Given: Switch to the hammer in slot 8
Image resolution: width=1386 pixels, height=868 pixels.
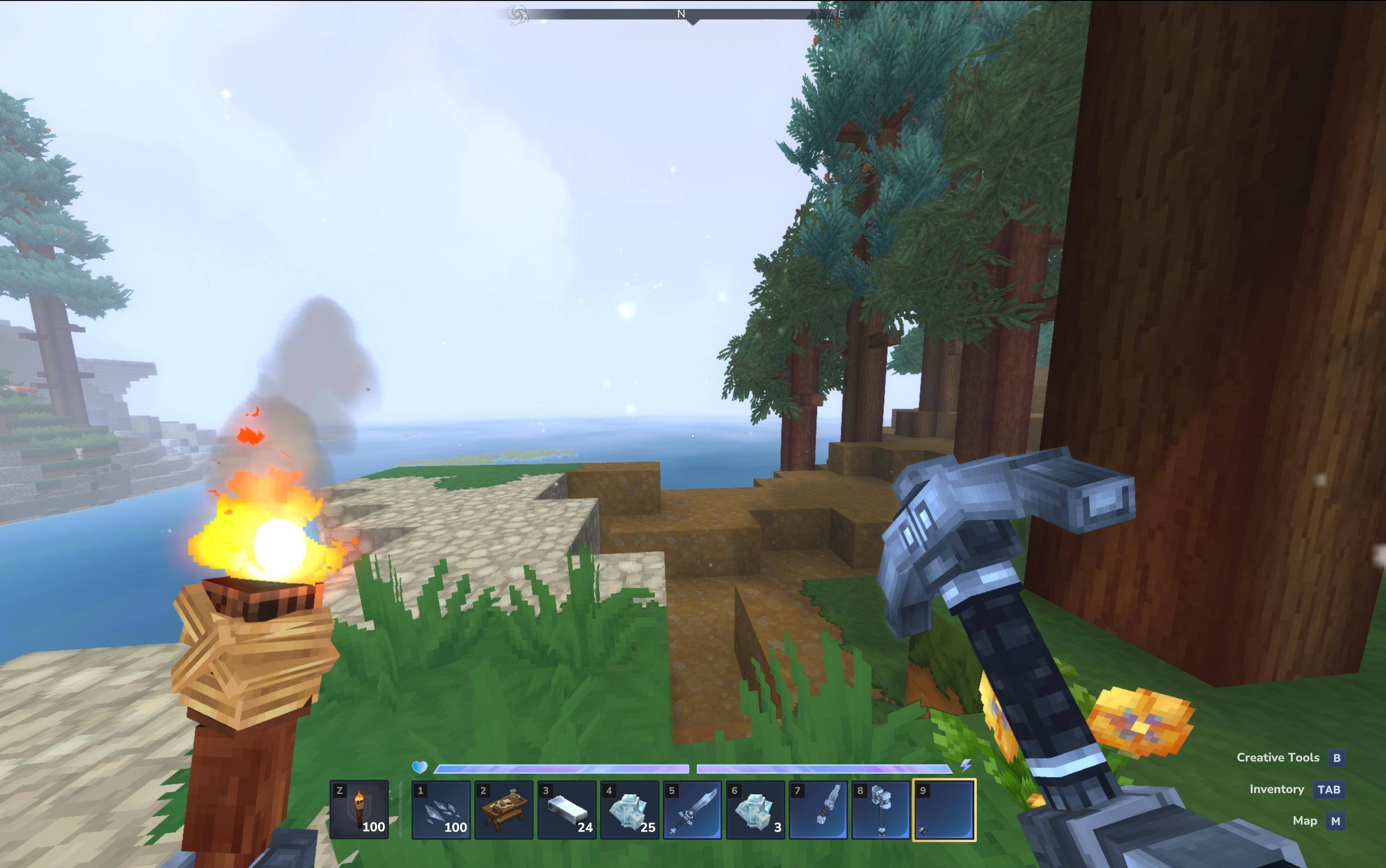Looking at the screenshot, I should tap(881, 810).
